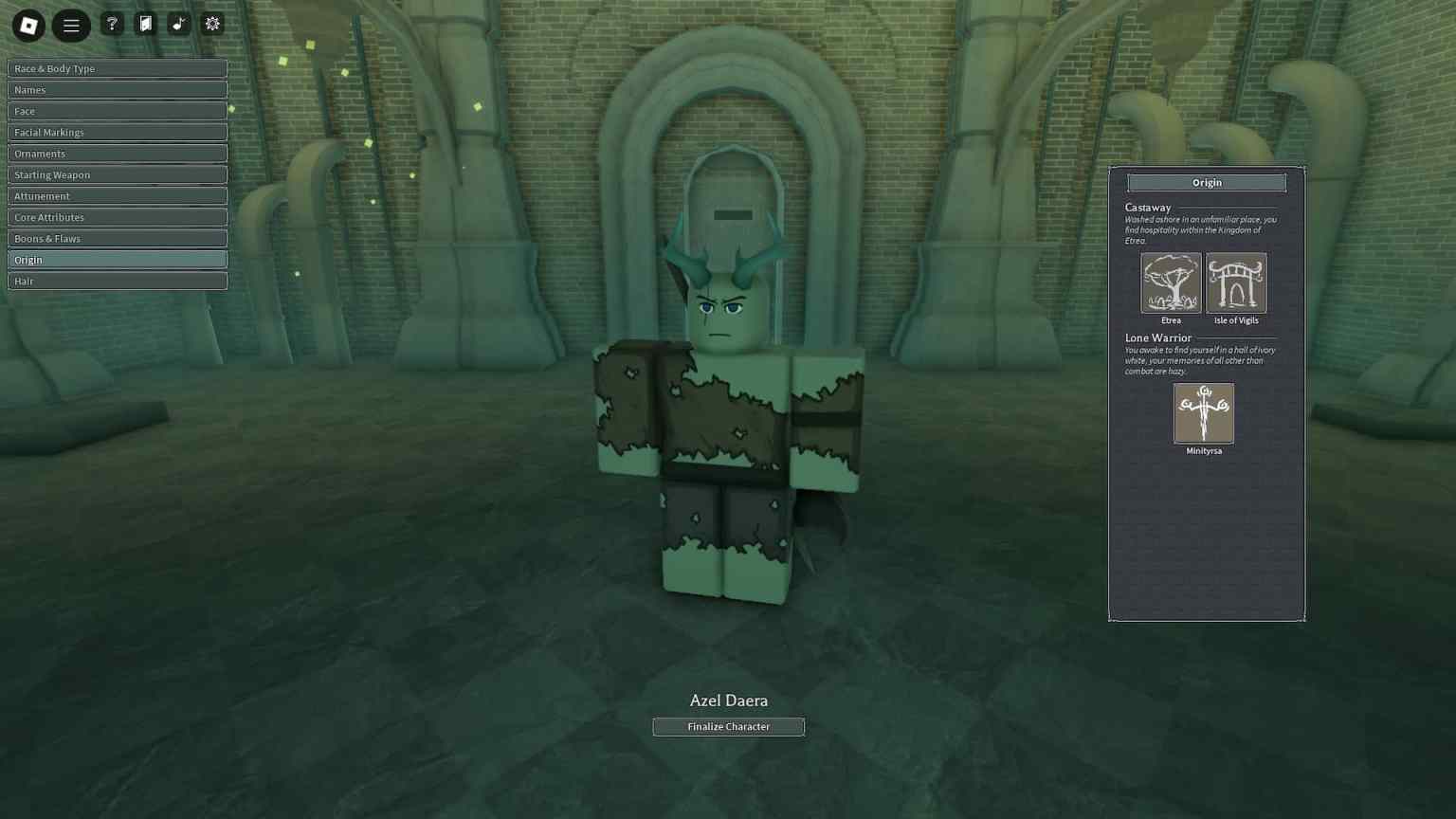This screenshot has width=1456, height=819.
Task: Open the music note icon
Action: click(178, 24)
